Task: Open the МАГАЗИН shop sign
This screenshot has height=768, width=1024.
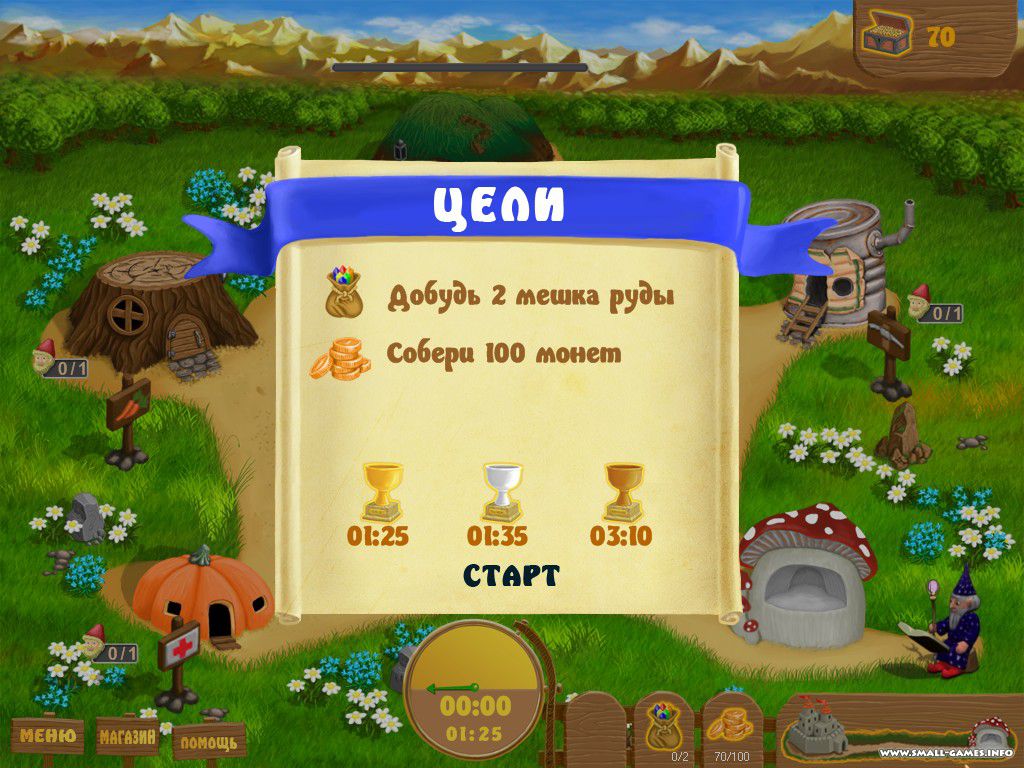Action: click(128, 739)
